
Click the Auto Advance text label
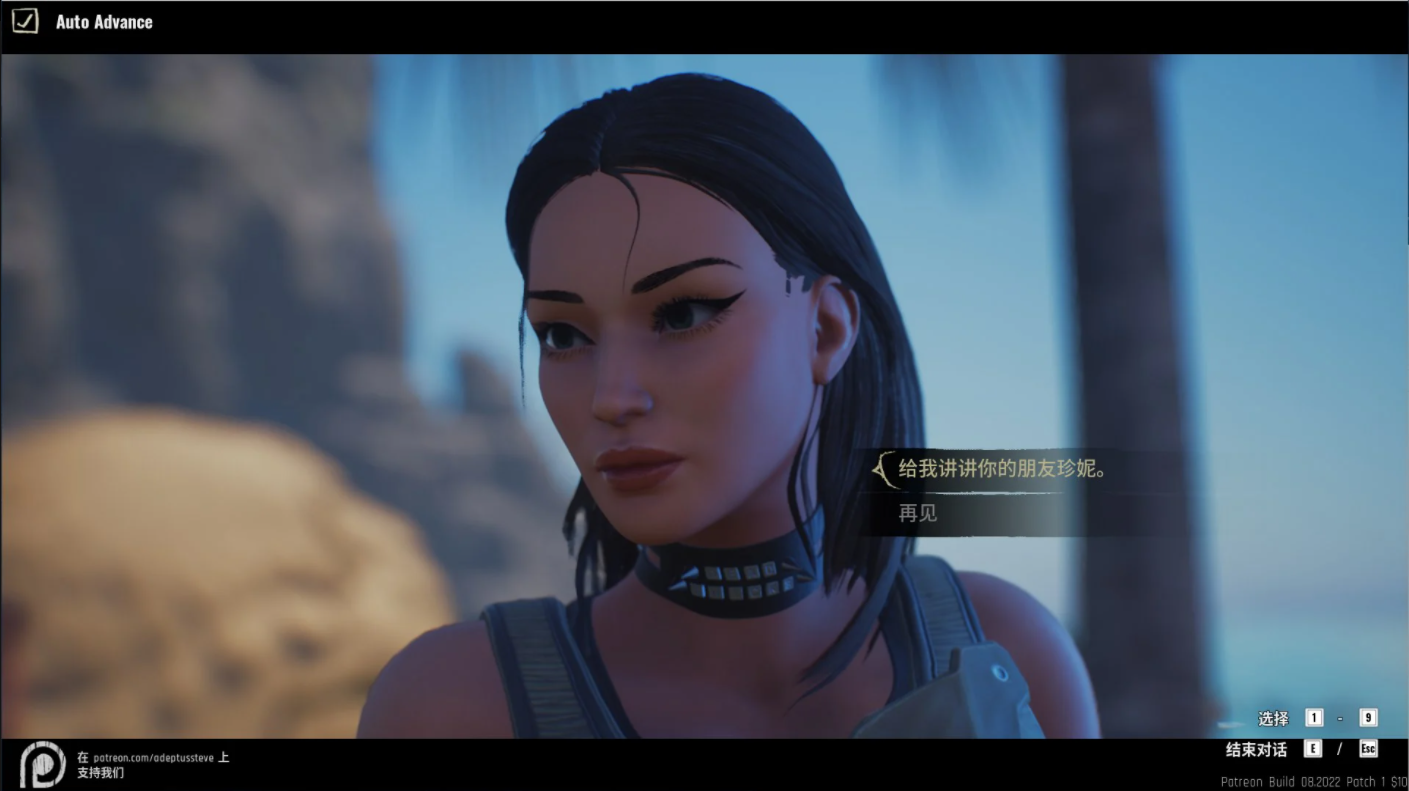tap(102, 20)
